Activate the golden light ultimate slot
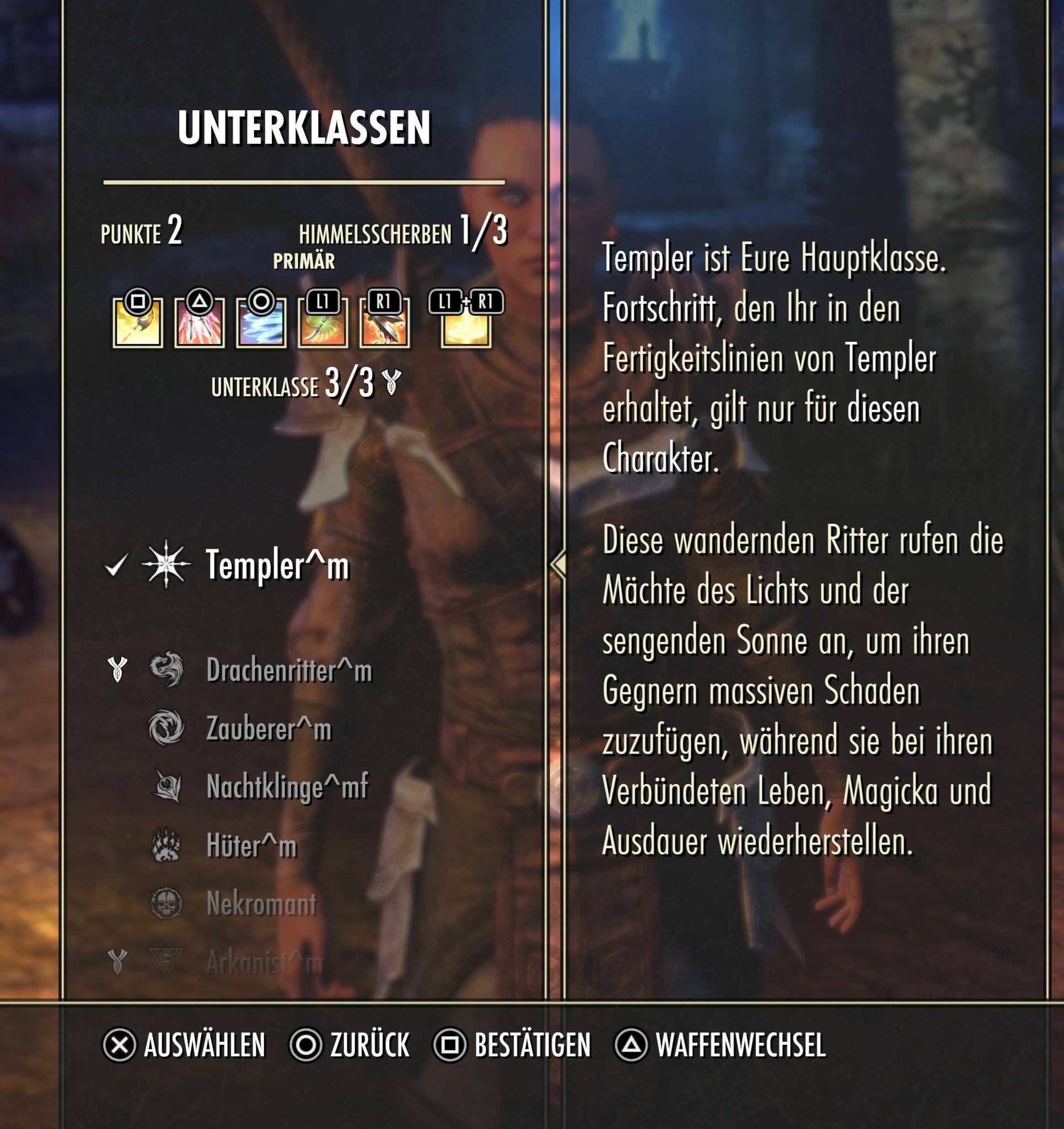This screenshot has height=1129, width=1064. pyautogui.click(x=466, y=324)
